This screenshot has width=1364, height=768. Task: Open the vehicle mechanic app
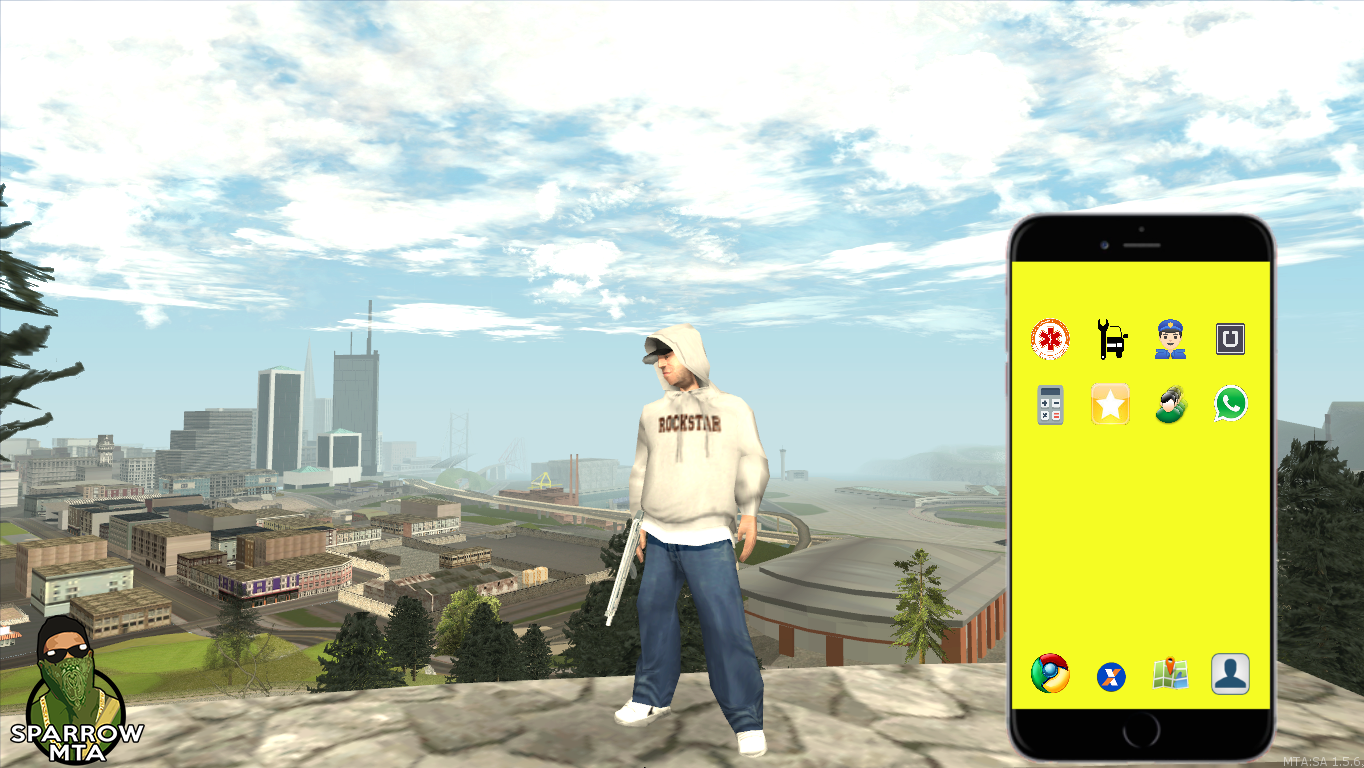(1108, 339)
